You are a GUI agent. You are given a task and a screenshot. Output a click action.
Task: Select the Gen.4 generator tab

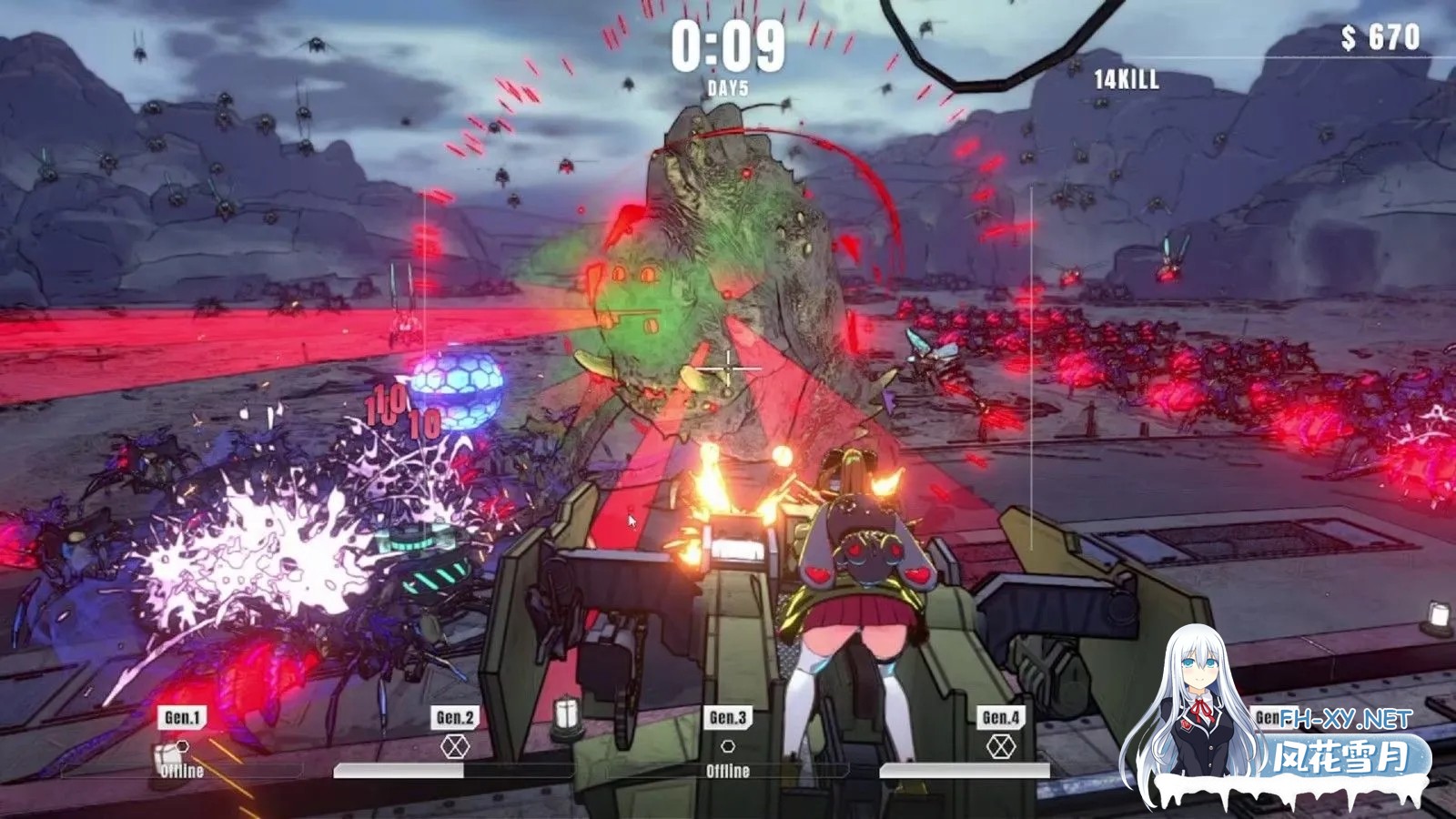point(1001,715)
